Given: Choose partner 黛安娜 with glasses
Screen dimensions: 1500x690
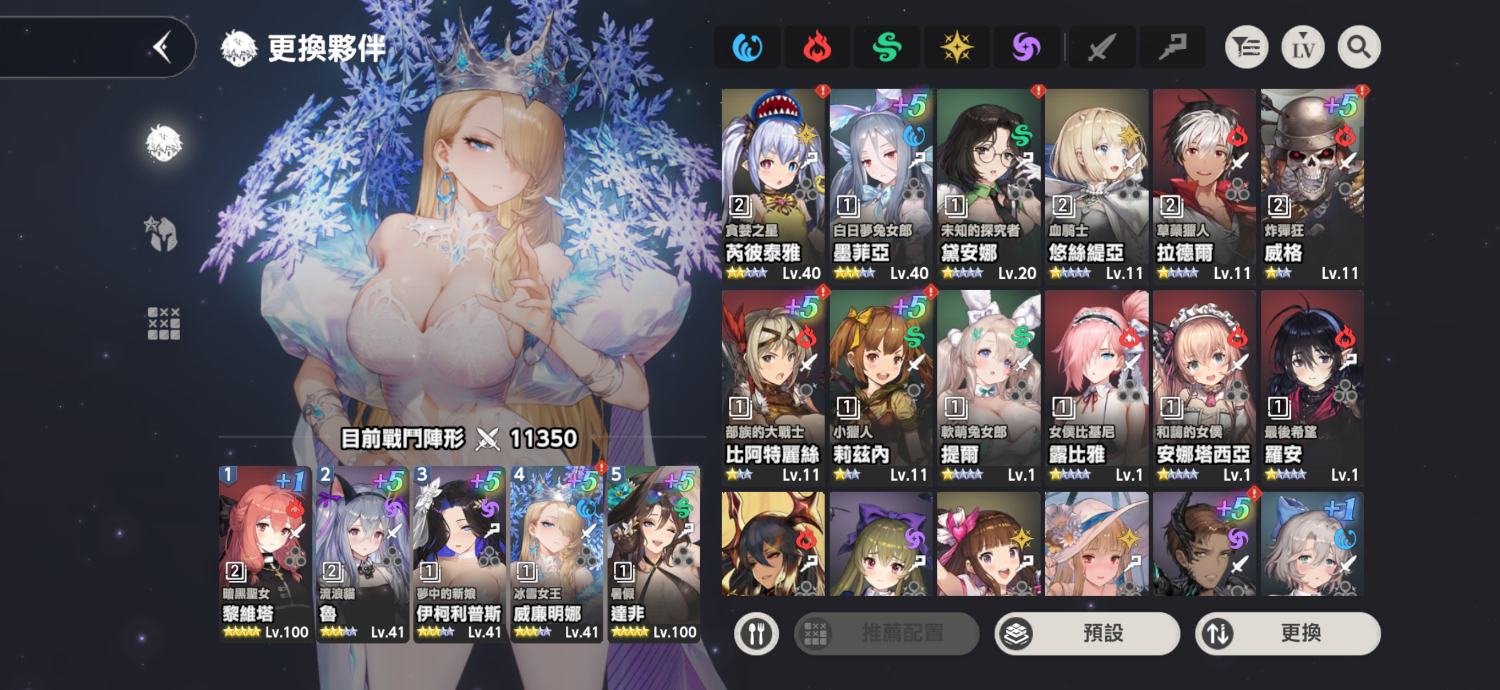Looking at the screenshot, I should [989, 185].
